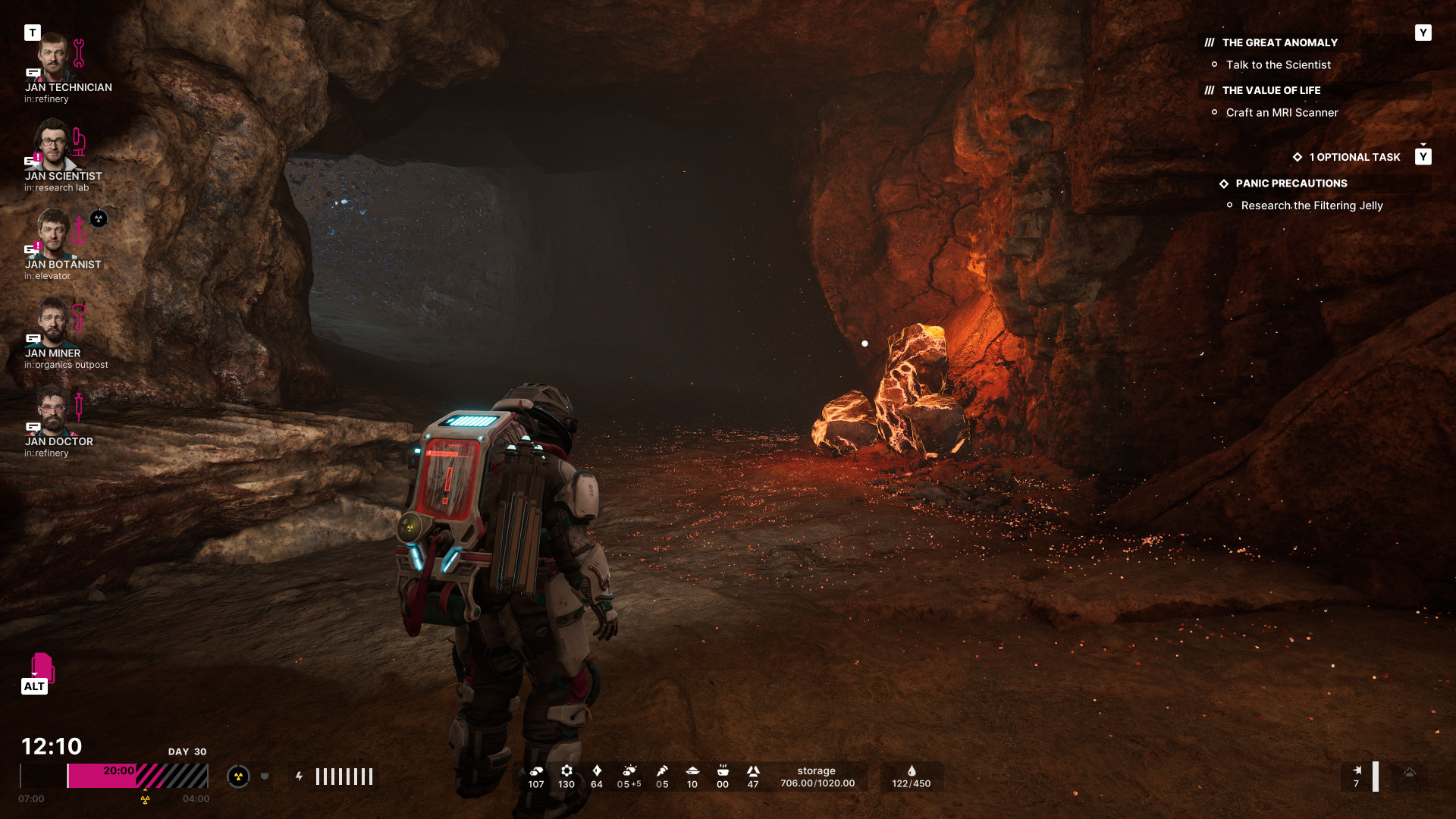Open The Value of Life quest entry
The image size is (1456, 819).
click(x=1271, y=91)
